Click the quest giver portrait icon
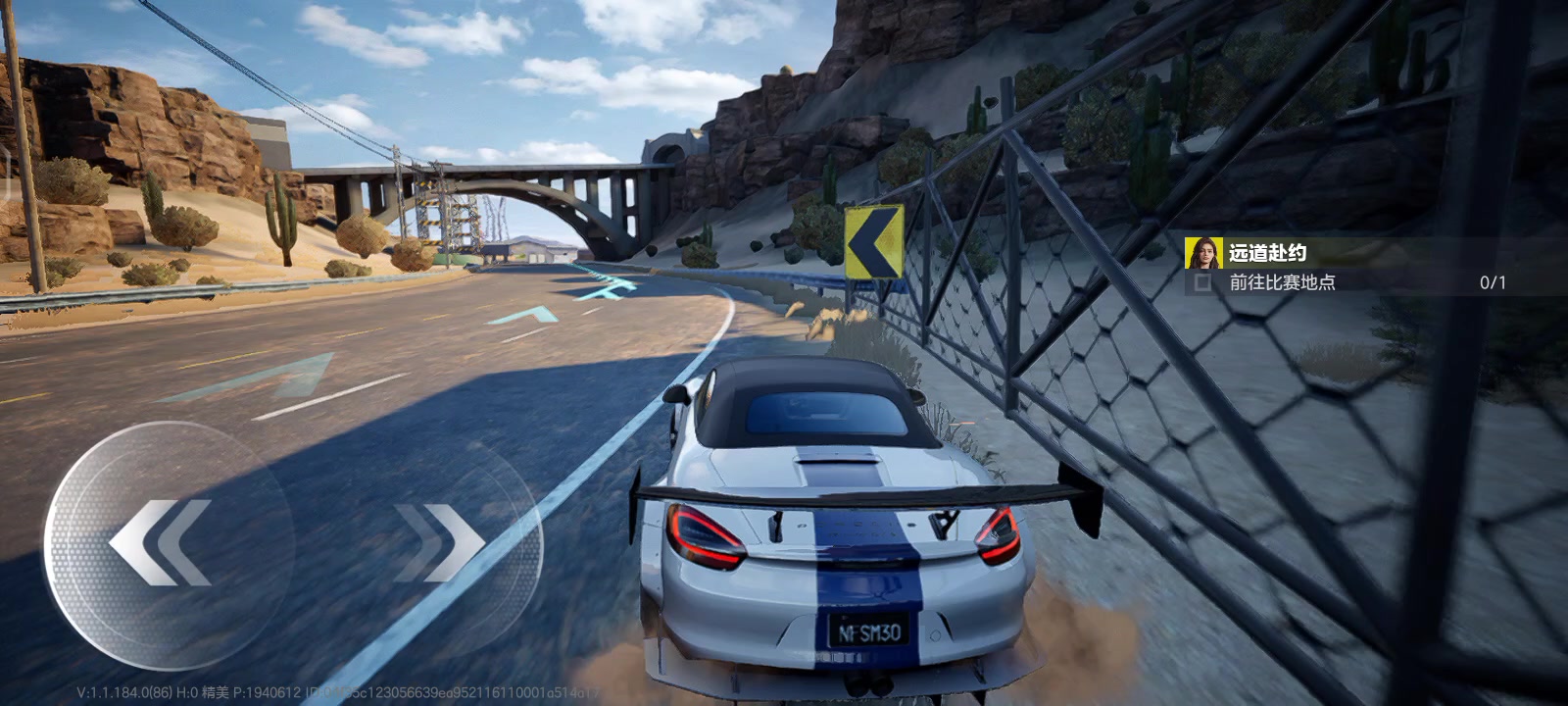This screenshot has width=1568, height=706. (1202, 253)
